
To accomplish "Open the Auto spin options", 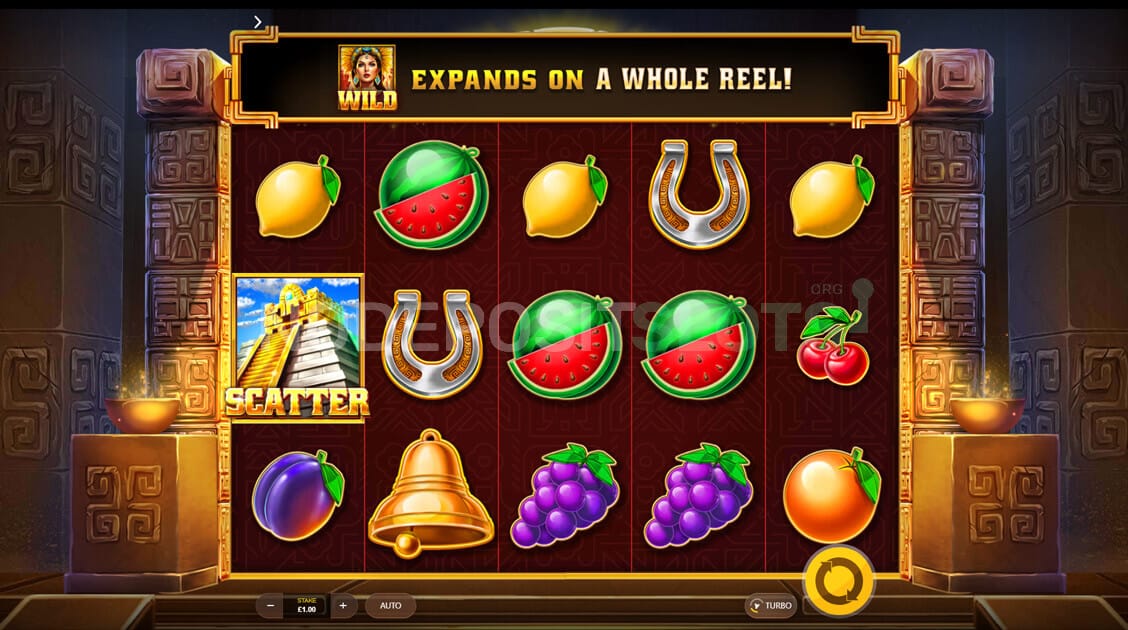I will tap(390, 606).
